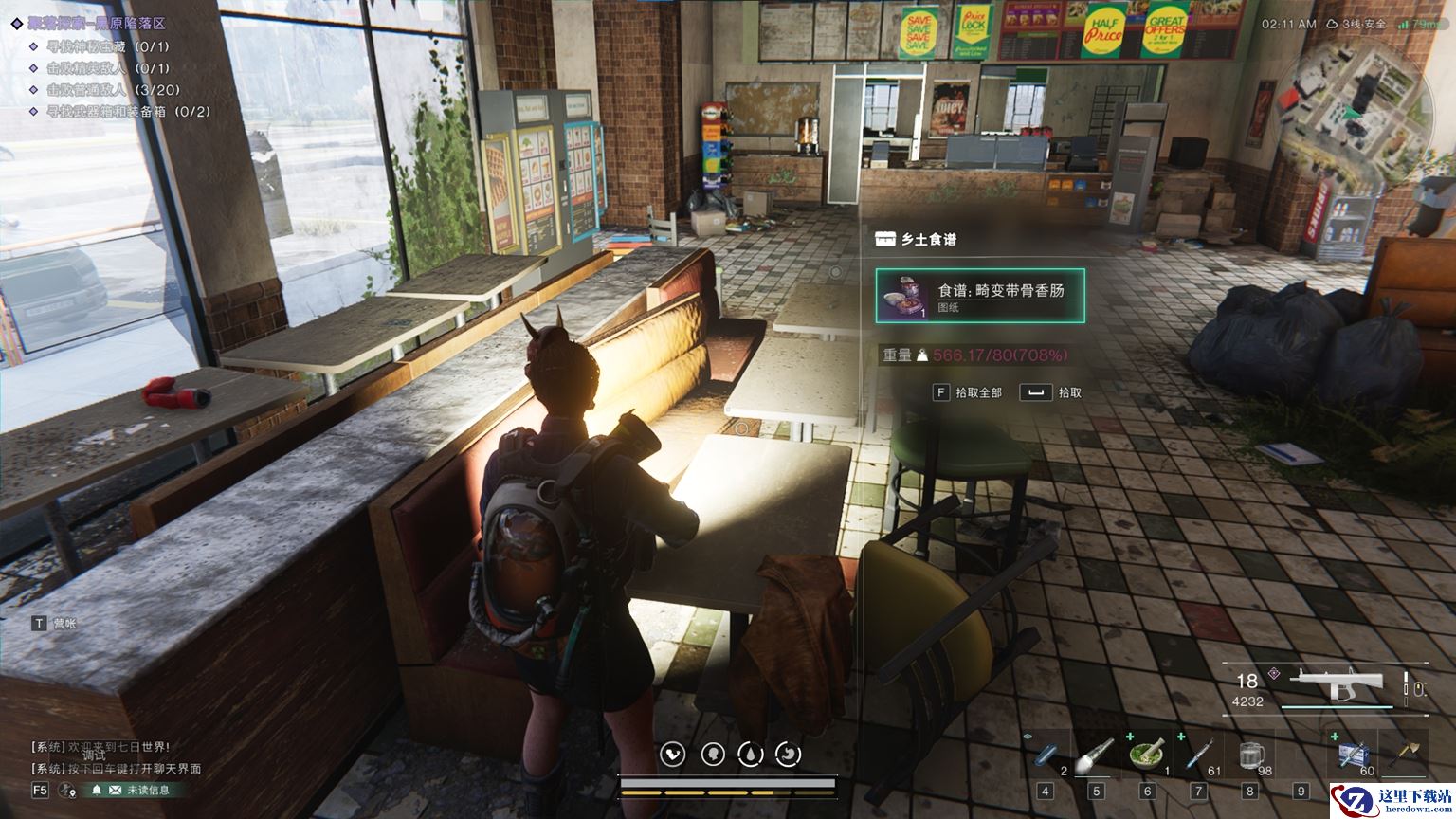Use the green herb mortar slot
Image resolution: width=1456 pixels, height=819 pixels.
click(1147, 755)
